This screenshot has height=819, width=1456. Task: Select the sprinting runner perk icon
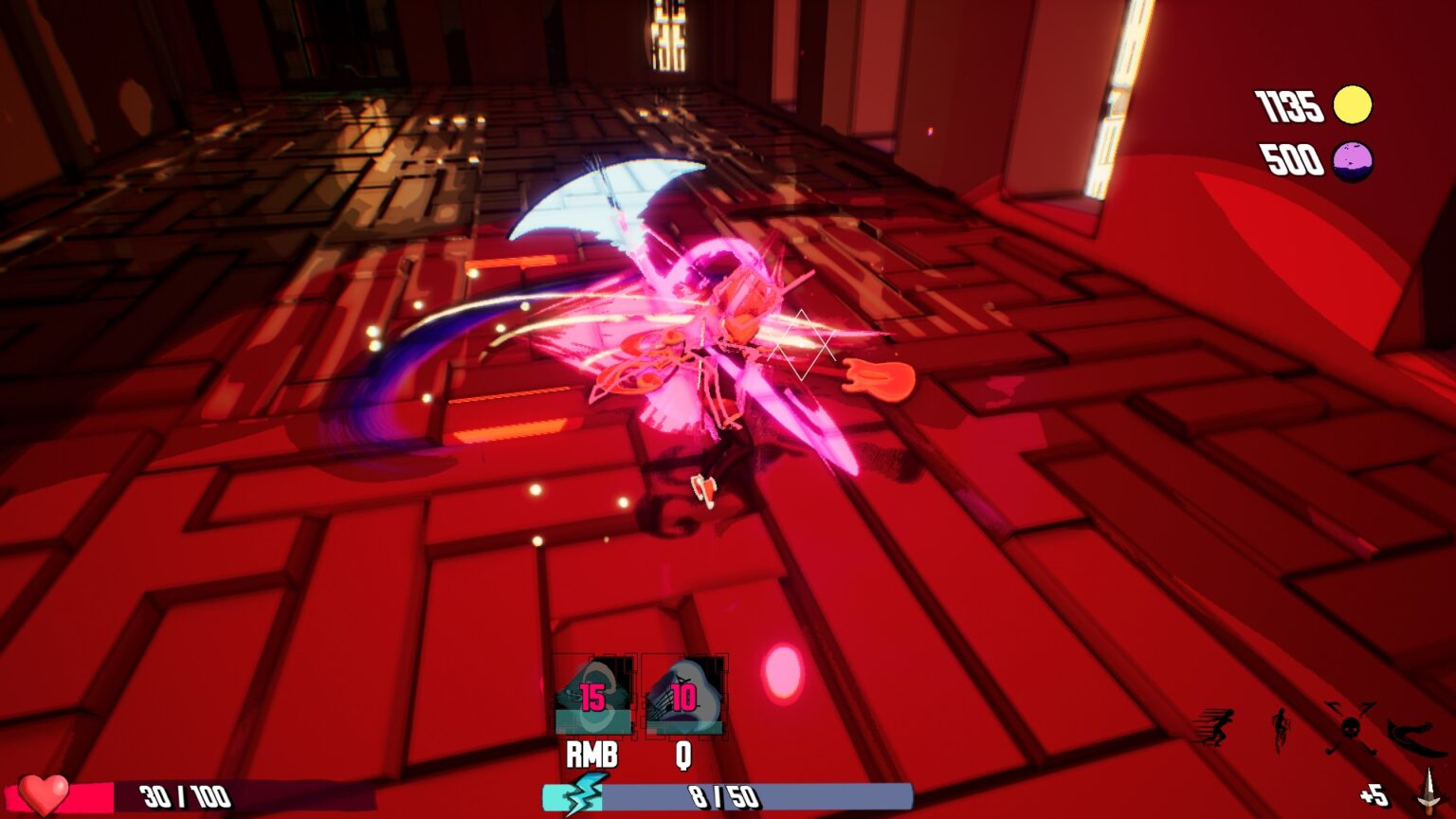pyautogui.click(x=1217, y=728)
